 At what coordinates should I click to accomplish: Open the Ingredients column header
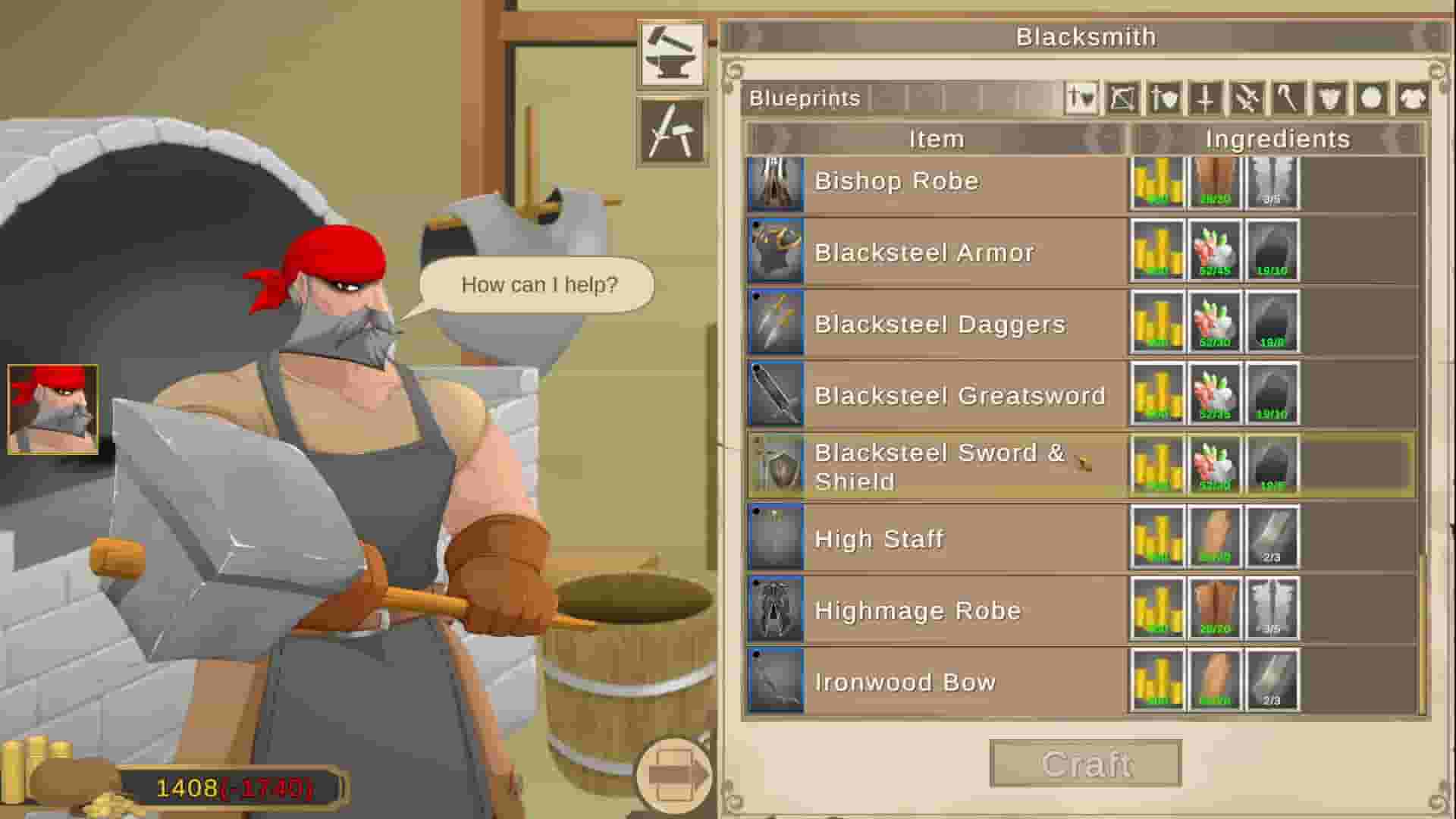(x=1277, y=139)
